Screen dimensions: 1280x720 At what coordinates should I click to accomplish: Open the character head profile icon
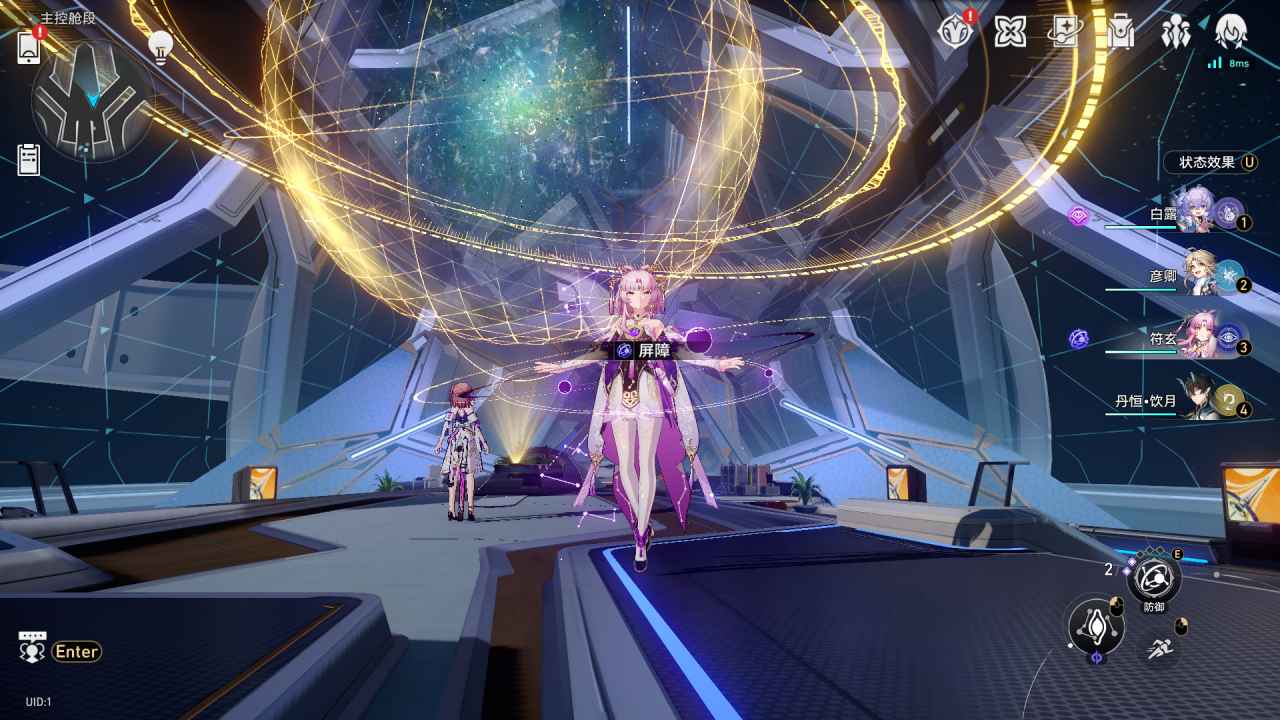coord(1230,32)
